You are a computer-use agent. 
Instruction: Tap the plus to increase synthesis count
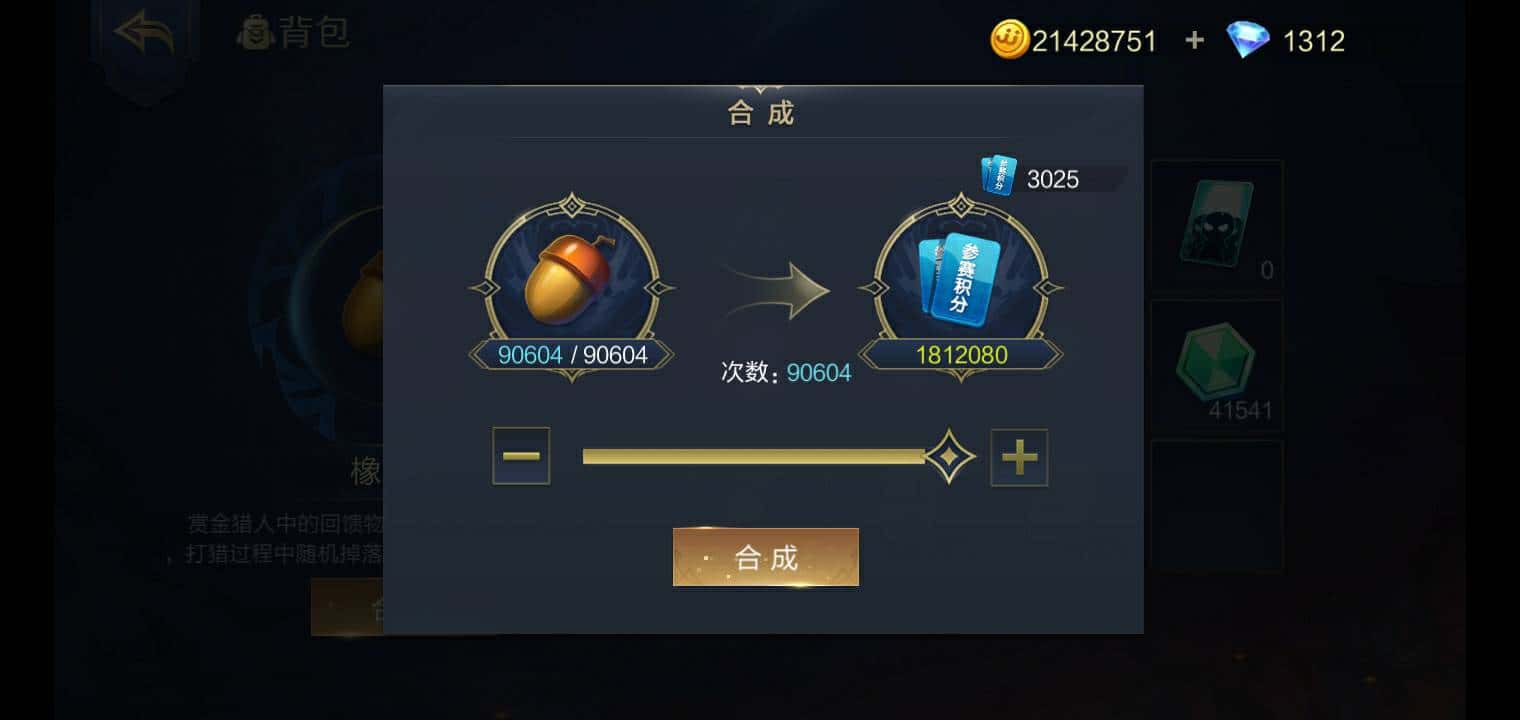(1019, 458)
